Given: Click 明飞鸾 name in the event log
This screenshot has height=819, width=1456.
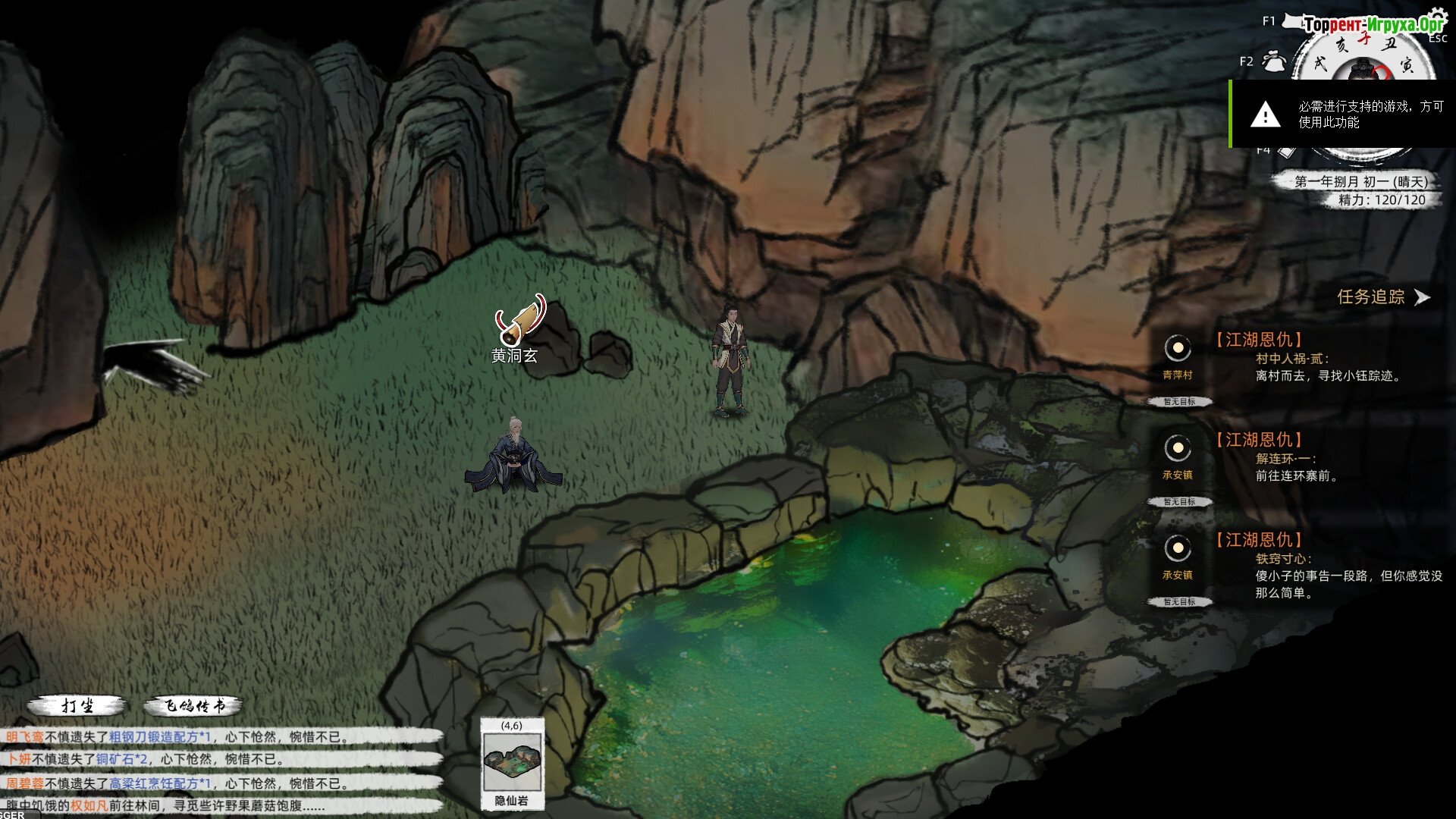Looking at the screenshot, I should (25, 736).
